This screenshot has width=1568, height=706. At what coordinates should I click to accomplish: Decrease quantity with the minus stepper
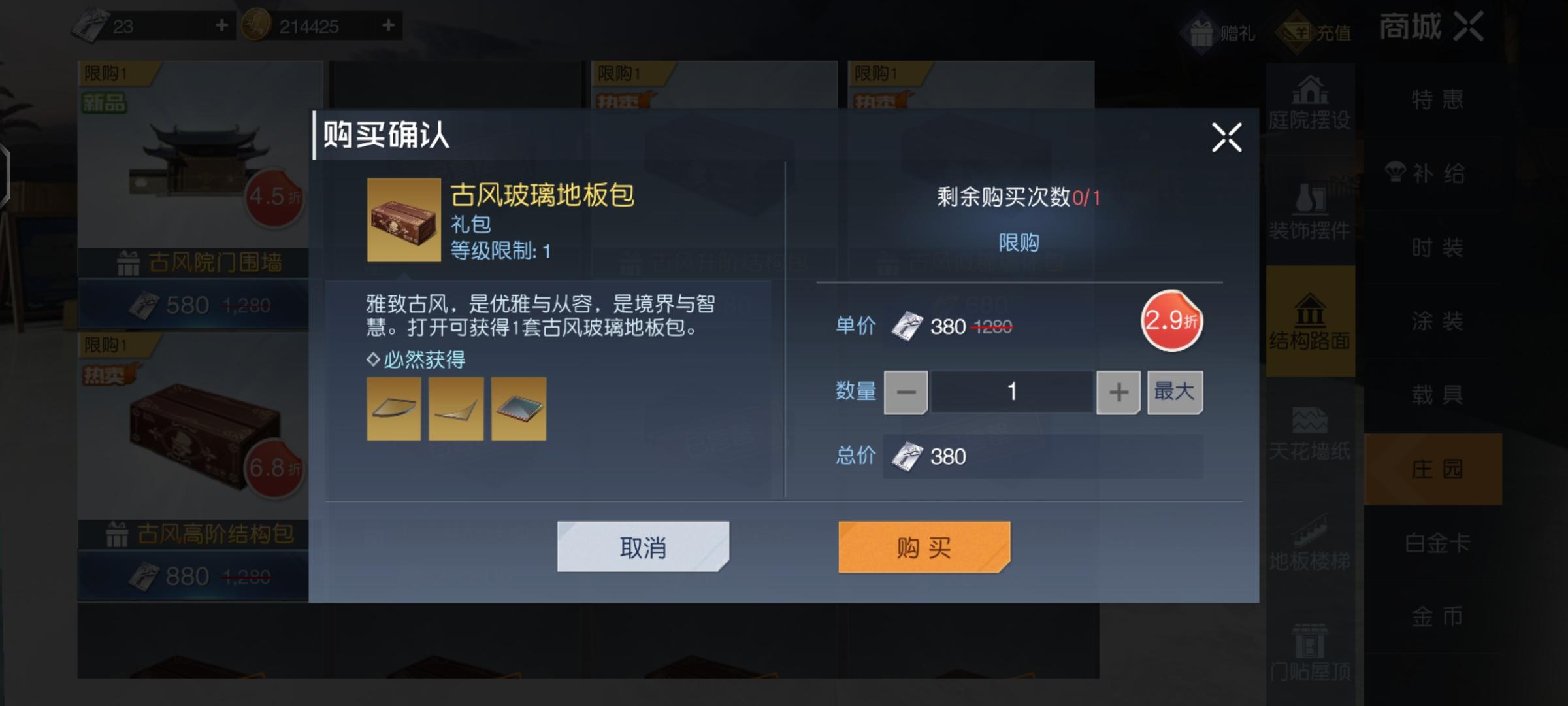[906, 392]
